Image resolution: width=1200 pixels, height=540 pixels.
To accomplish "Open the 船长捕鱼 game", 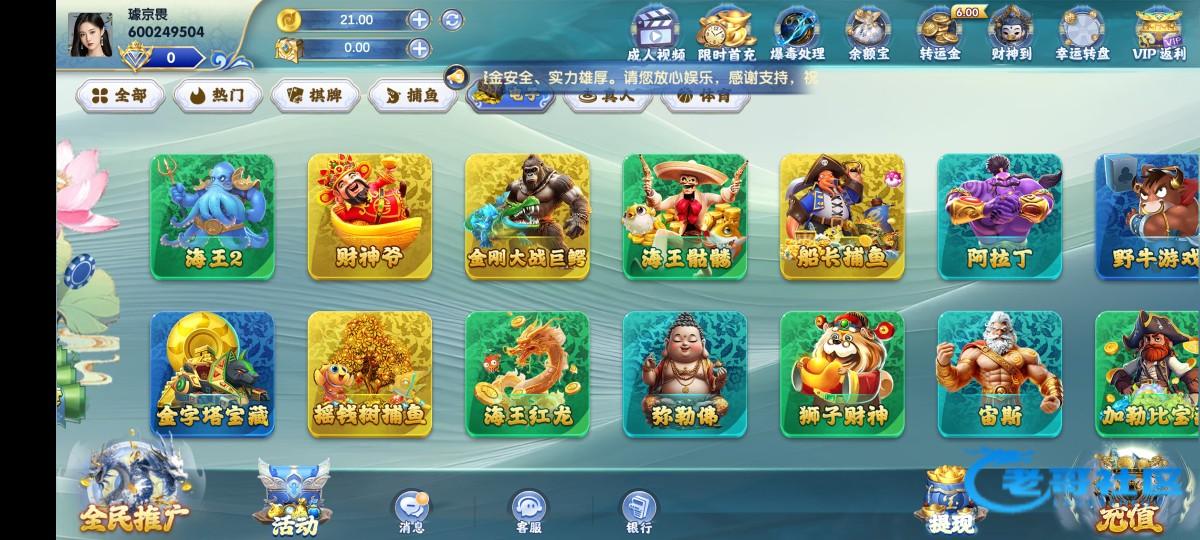I will [x=842, y=216].
